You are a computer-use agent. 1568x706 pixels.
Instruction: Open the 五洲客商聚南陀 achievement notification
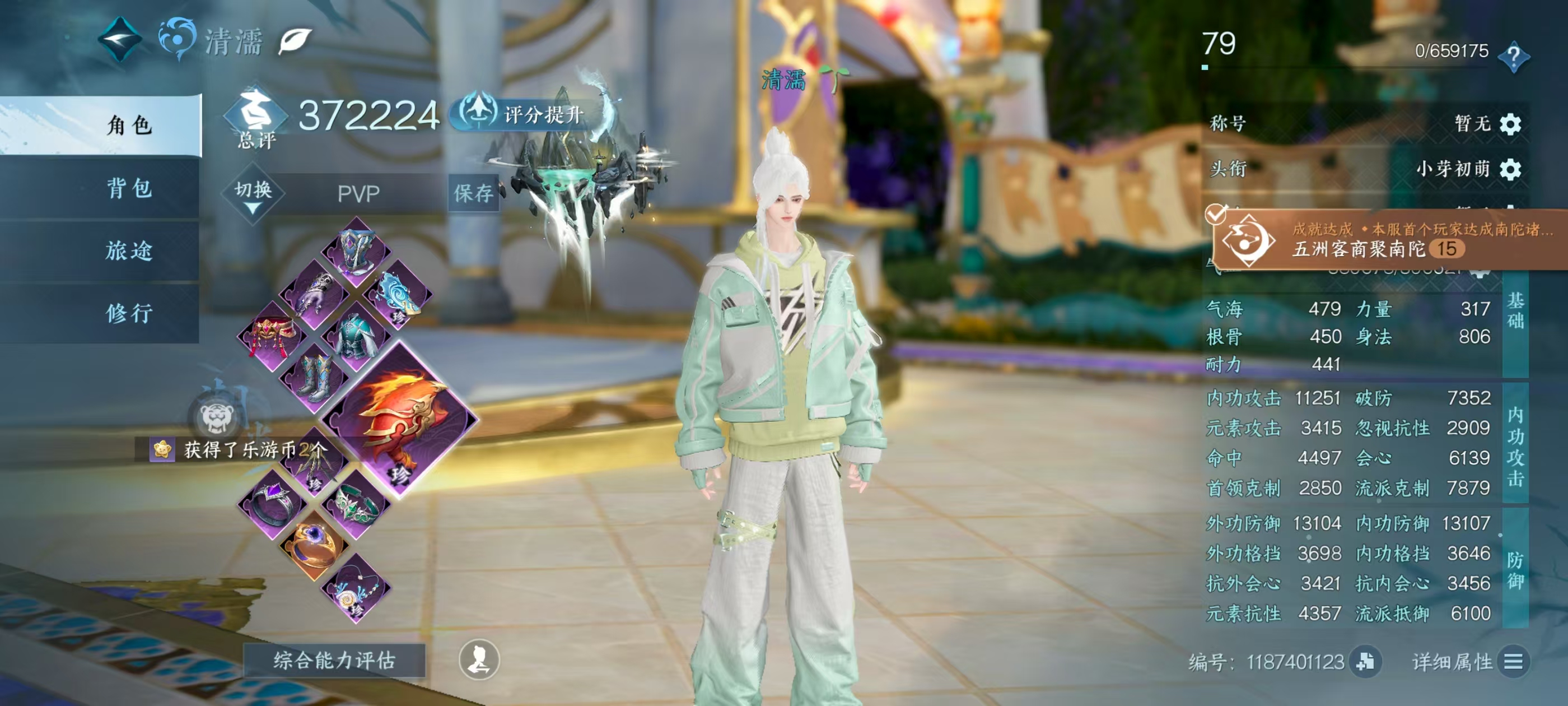point(1388,240)
